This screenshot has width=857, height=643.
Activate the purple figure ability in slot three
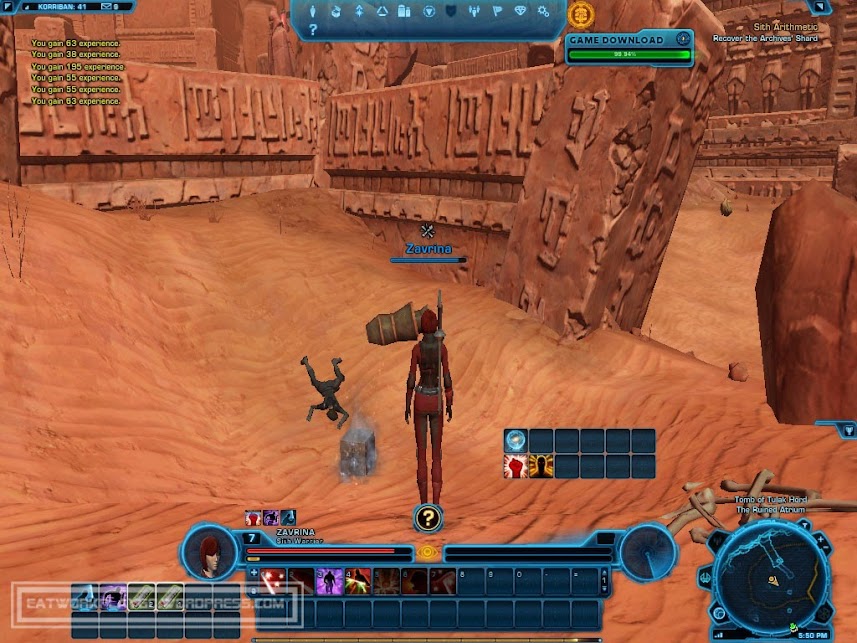329,580
